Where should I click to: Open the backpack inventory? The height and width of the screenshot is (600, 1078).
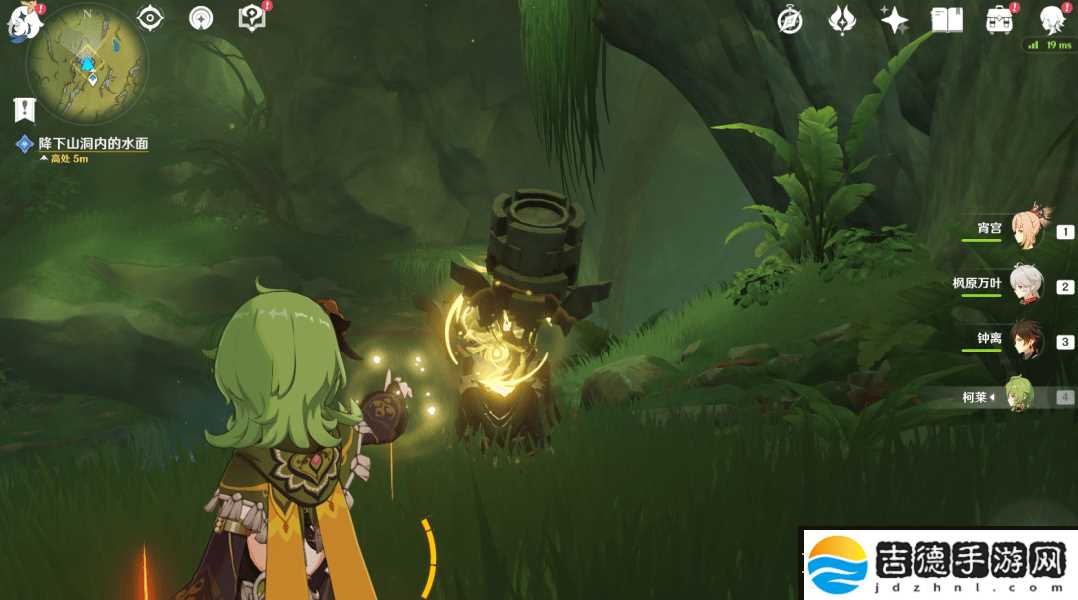point(998,20)
